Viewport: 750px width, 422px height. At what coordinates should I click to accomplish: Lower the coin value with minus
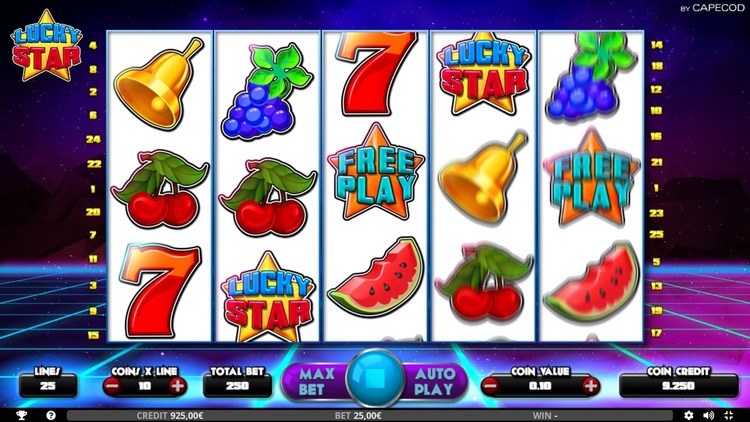click(492, 385)
